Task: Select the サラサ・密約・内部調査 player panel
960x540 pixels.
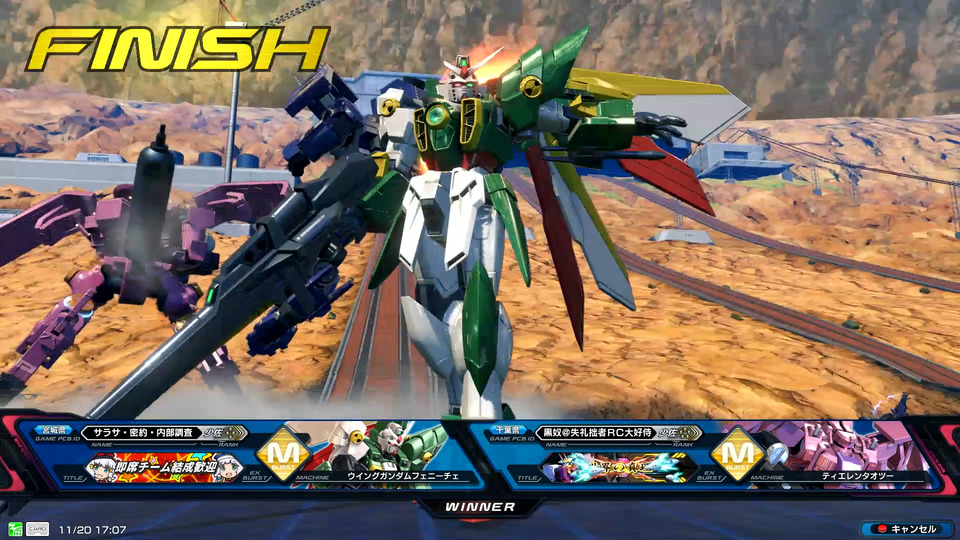Action: [x=160, y=433]
